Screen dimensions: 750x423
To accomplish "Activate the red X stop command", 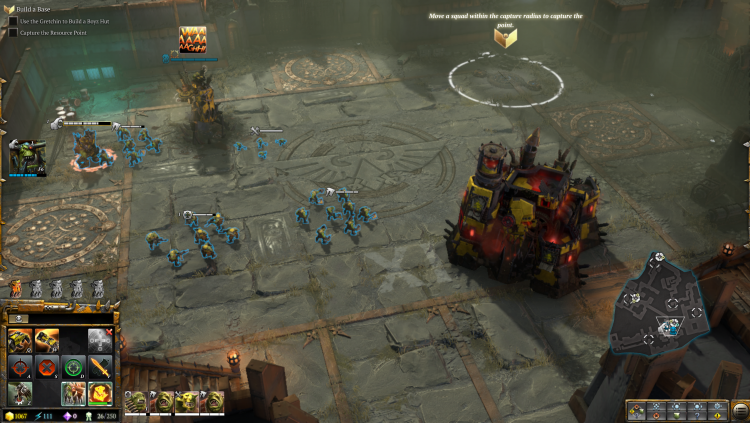I will (46, 366).
